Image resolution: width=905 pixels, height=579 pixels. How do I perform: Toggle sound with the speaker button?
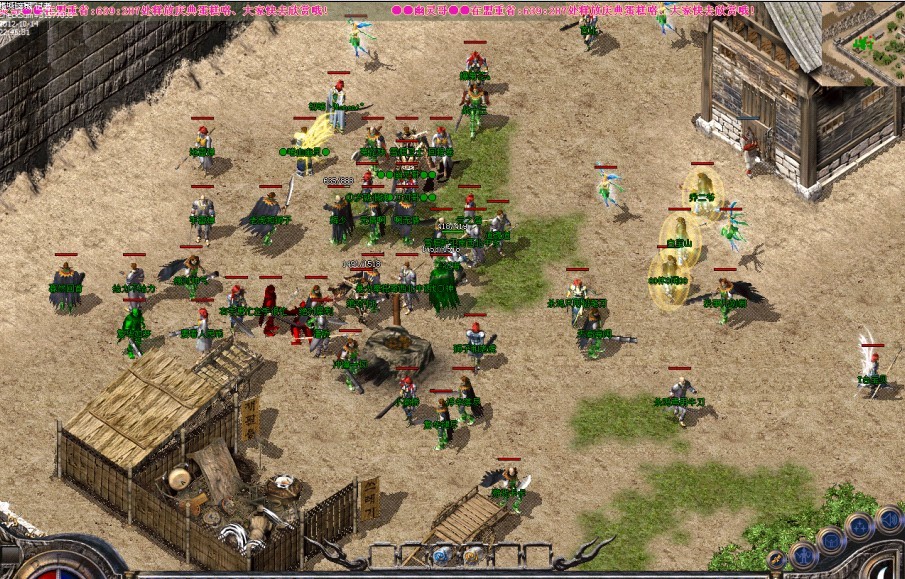887,518
